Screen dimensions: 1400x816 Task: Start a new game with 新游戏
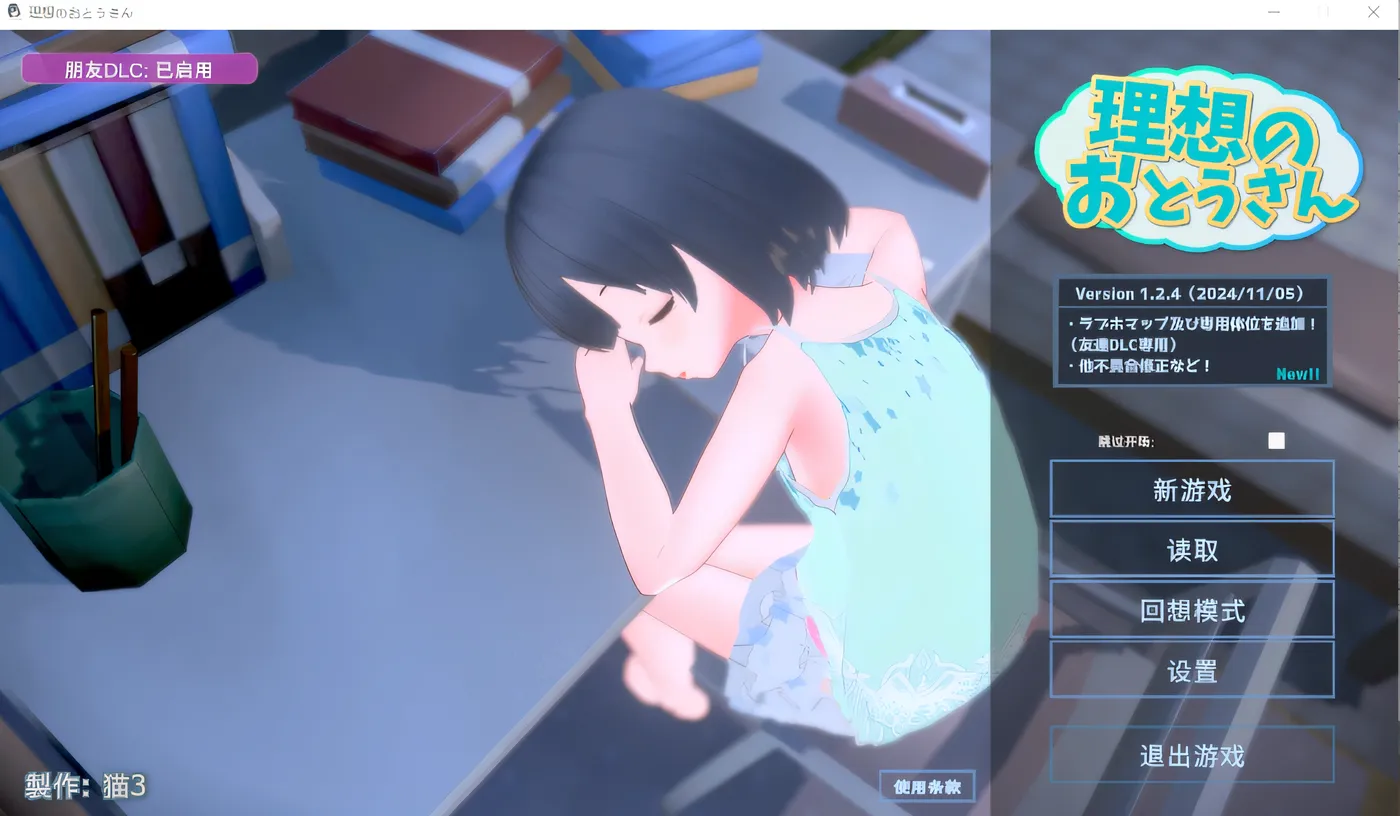point(1191,489)
